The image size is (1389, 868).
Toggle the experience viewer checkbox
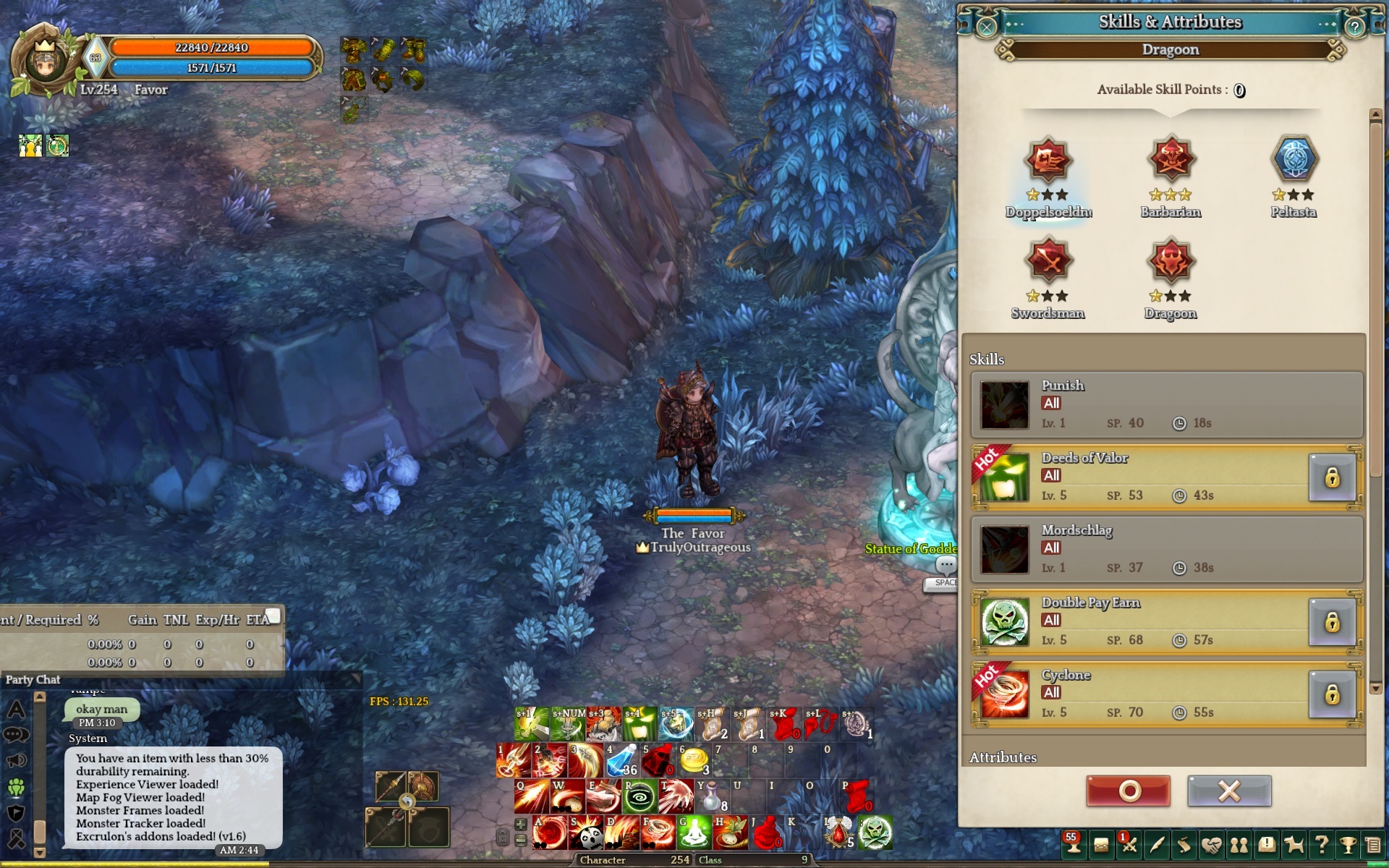click(x=273, y=616)
